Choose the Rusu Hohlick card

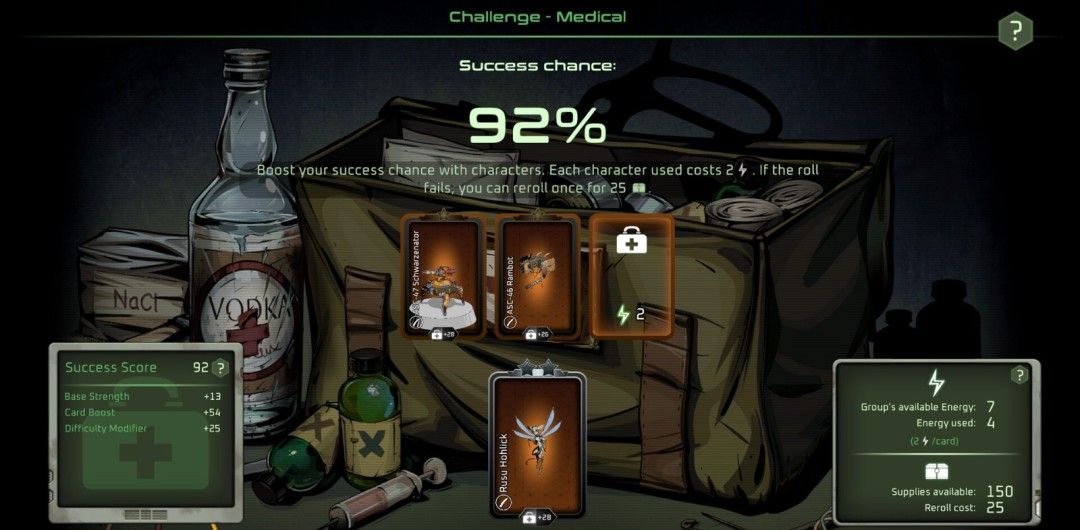coord(538,444)
